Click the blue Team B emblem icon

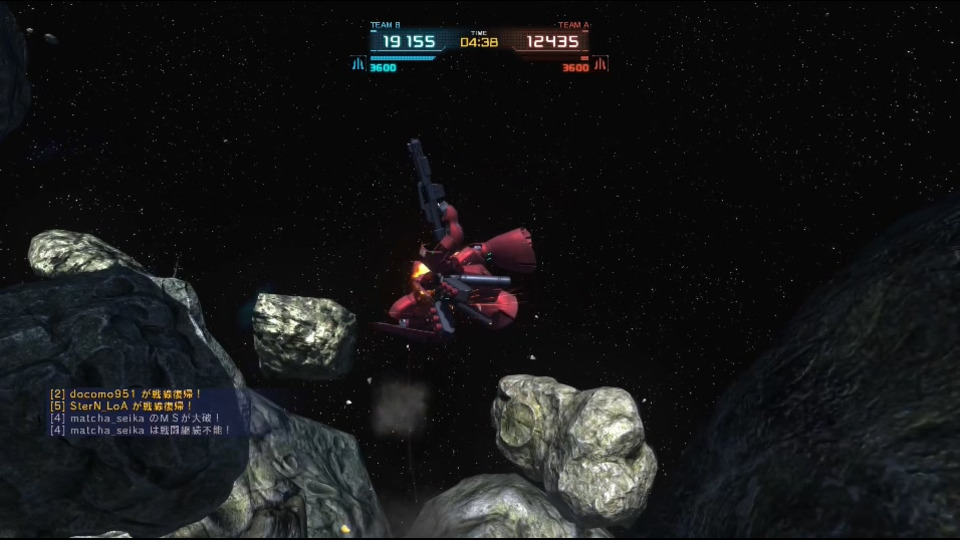click(357, 64)
